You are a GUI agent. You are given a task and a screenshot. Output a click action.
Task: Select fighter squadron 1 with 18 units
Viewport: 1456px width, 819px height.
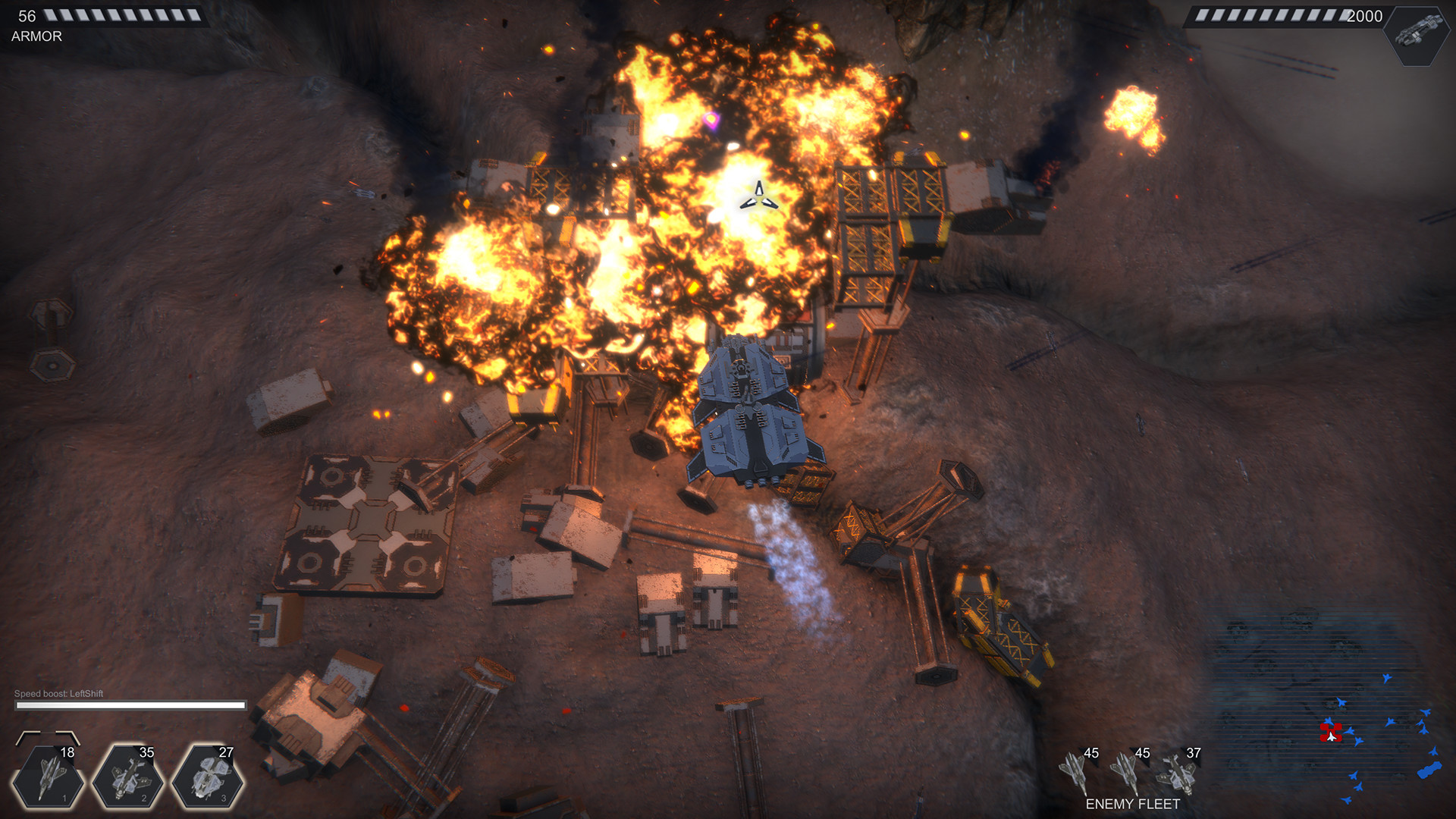pos(49,776)
